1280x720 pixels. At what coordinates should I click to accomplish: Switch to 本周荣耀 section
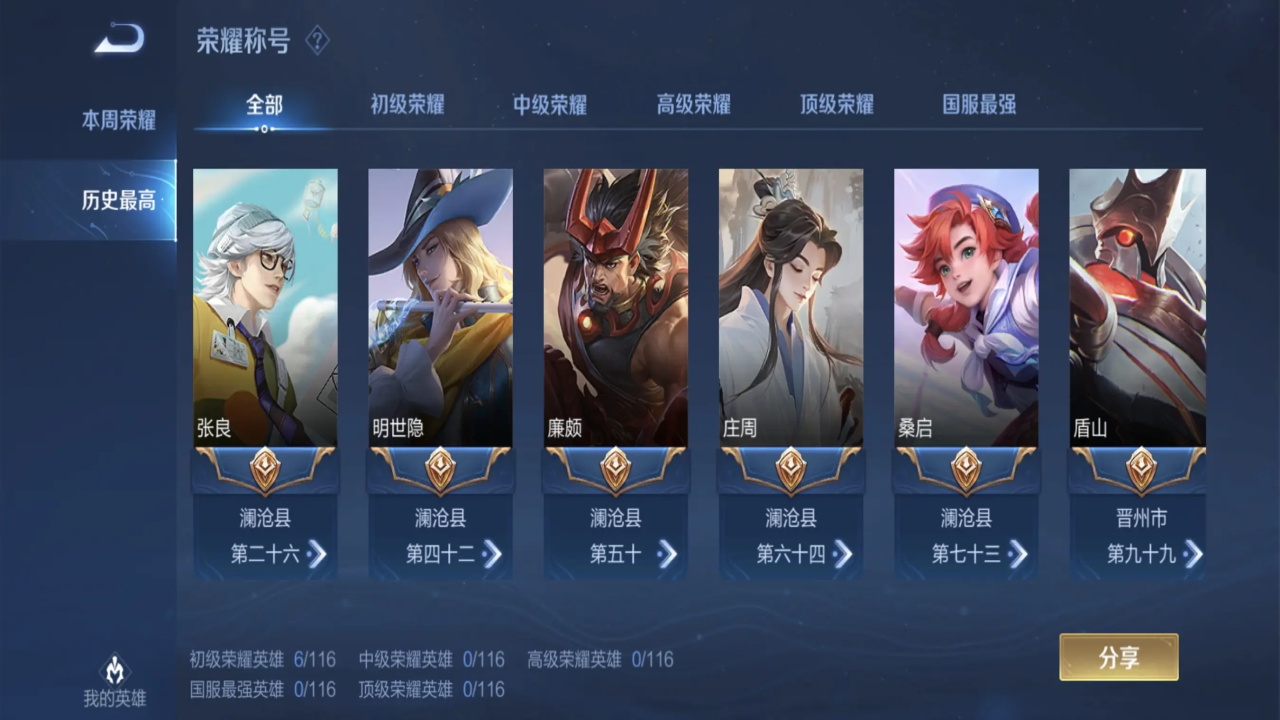[118, 121]
